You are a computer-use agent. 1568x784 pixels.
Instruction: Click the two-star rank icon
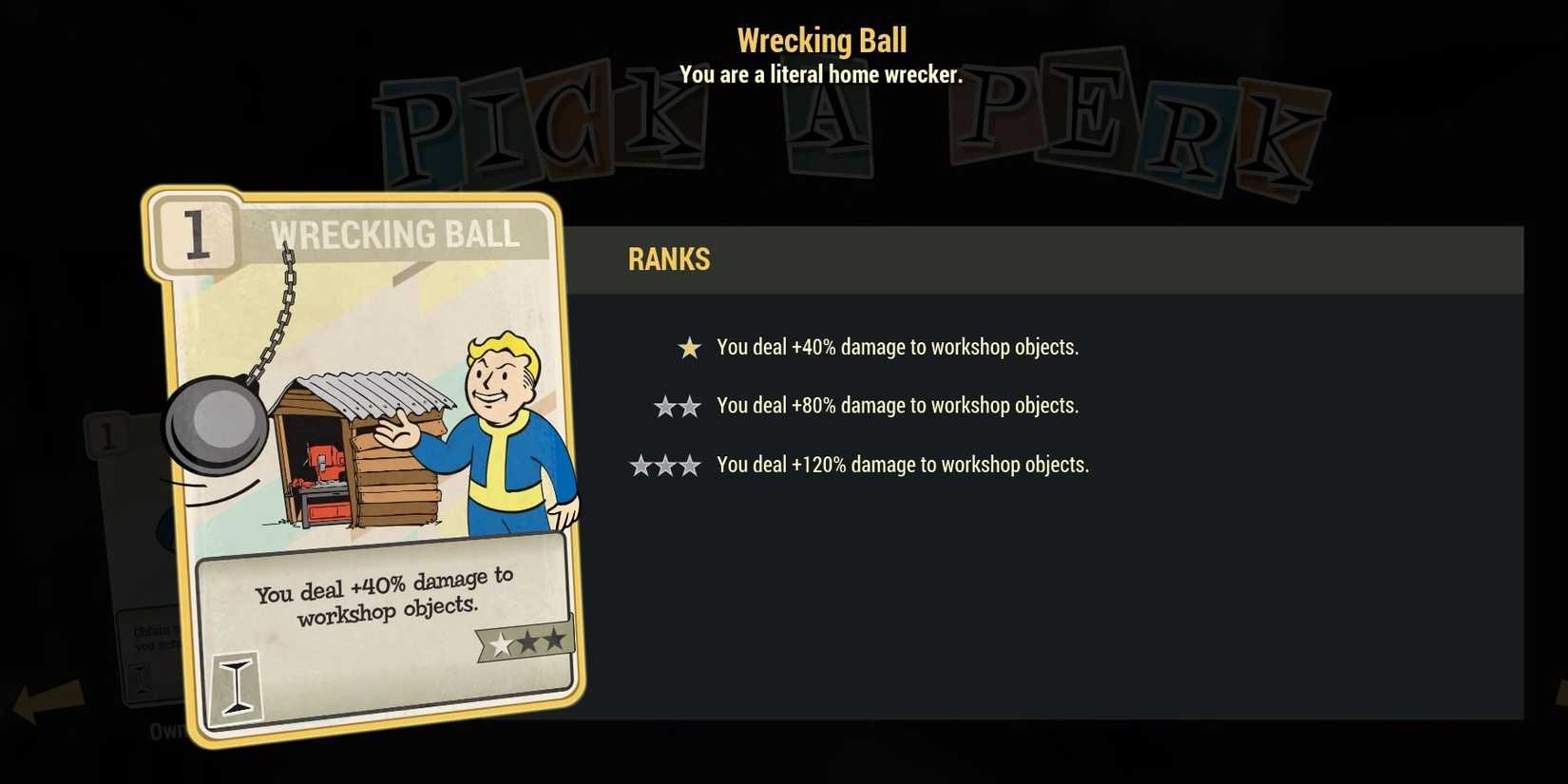pyautogui.click(x=678, y=406)
